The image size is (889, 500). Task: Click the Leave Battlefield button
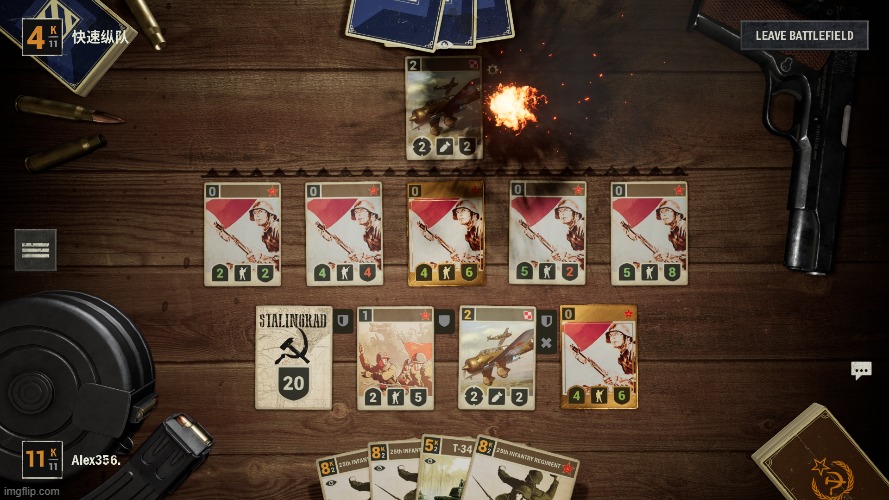(x=804, y=36)
